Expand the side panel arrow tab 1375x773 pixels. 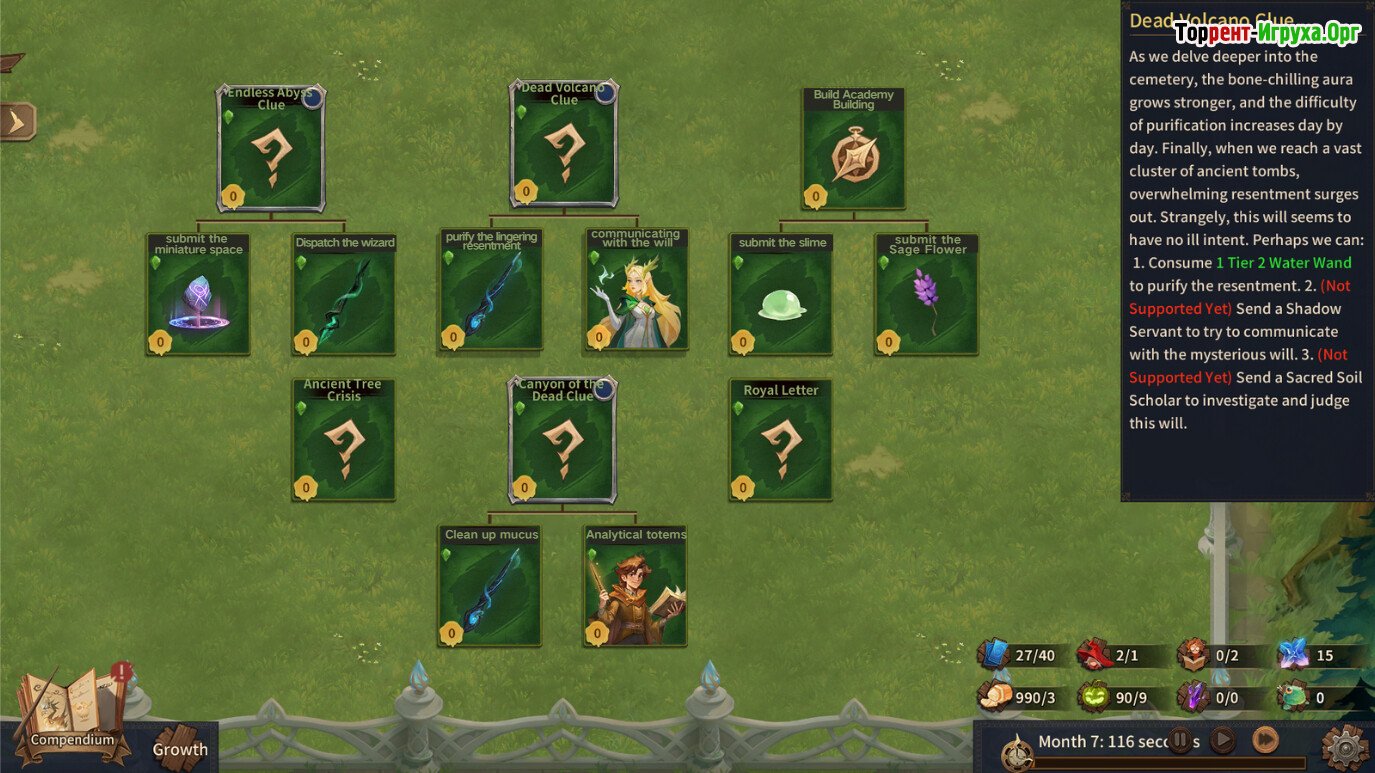click(17, 122)
